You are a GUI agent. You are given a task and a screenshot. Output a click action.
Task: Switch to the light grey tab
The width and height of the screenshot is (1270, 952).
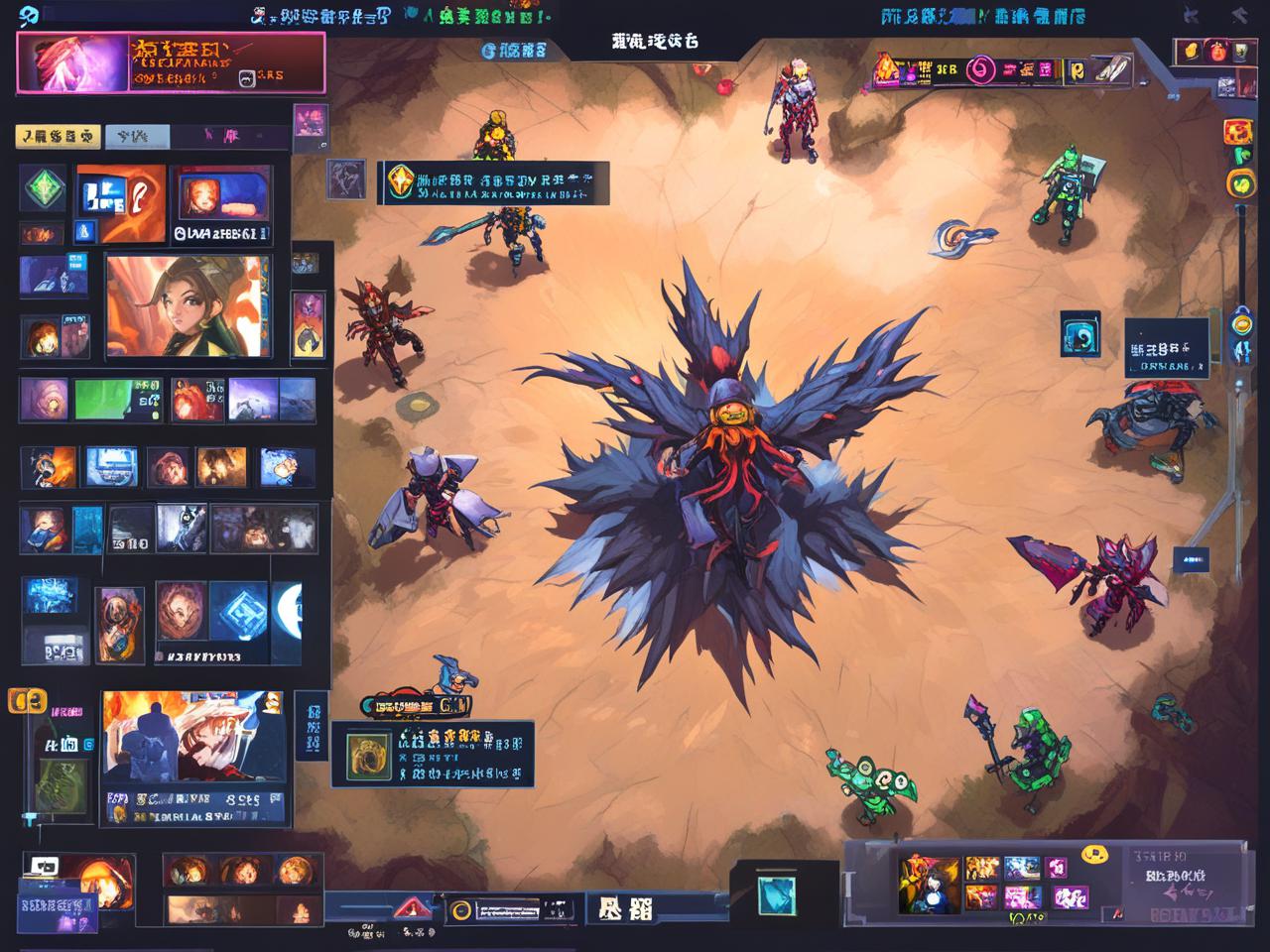click(x=137, y=136)
